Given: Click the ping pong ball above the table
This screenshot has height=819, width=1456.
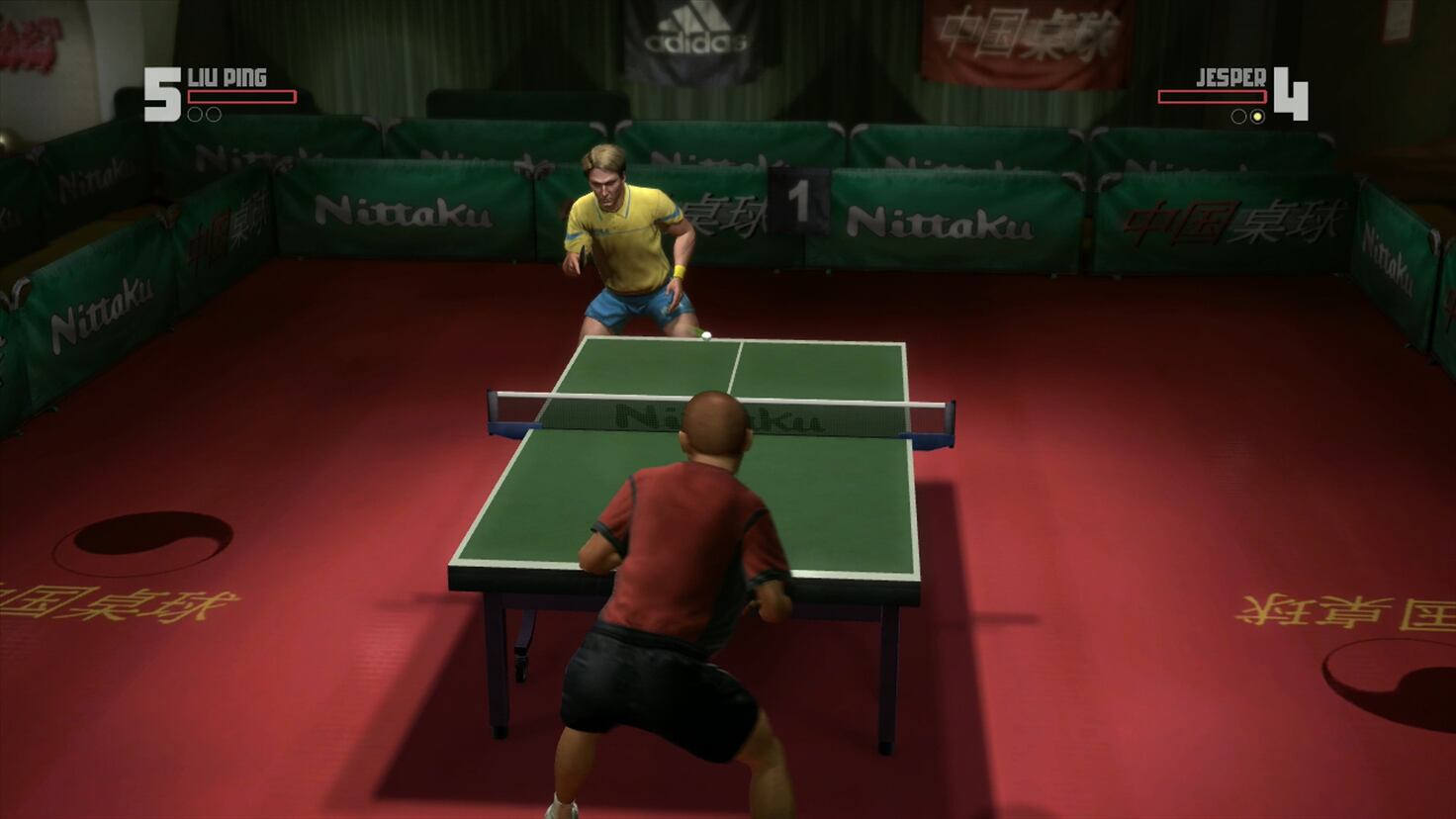Looking at the screenshot, I should pyautogui.click(x=705, y=336).
